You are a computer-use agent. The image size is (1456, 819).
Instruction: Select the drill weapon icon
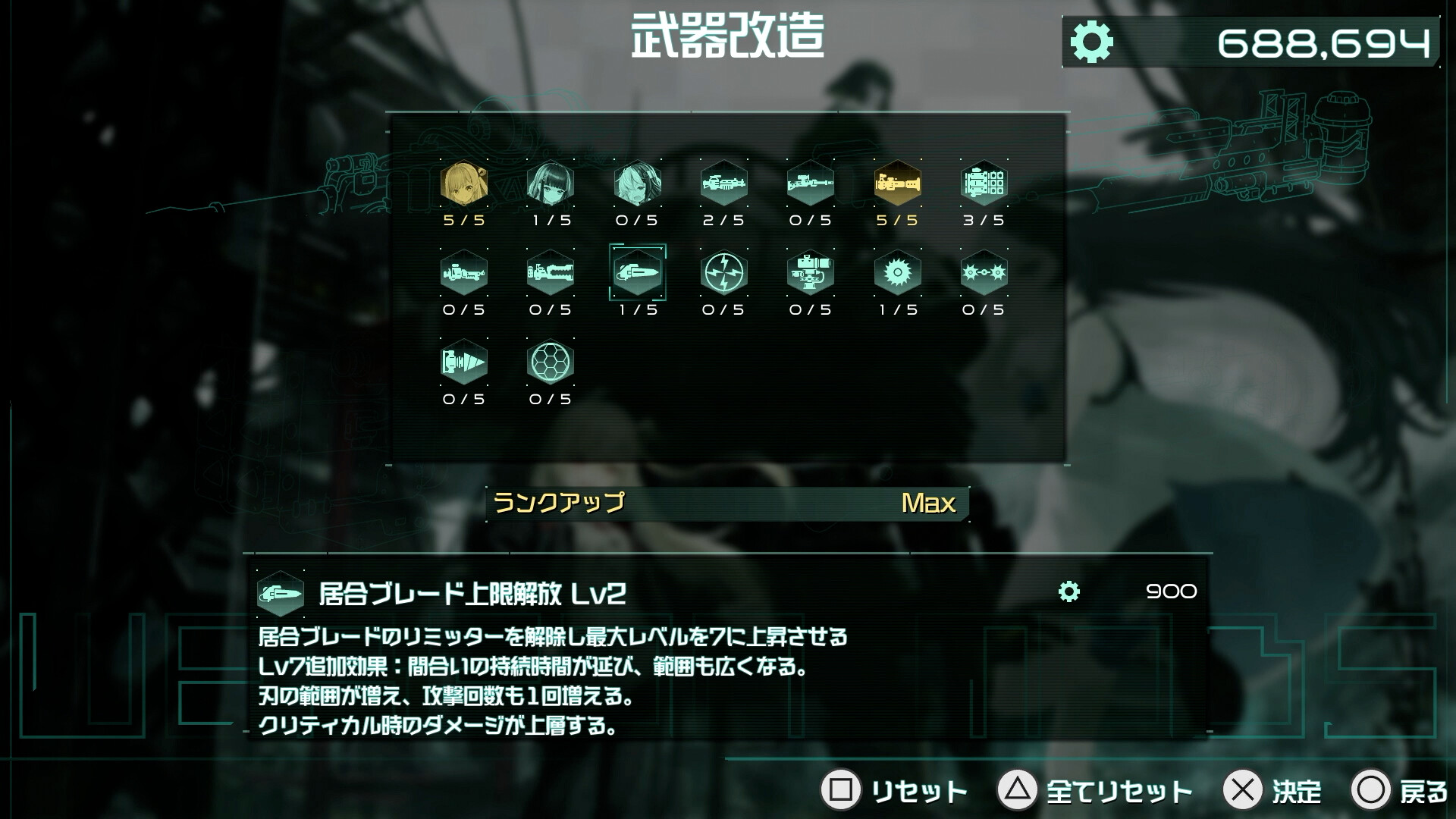pyautogui.click(x=465, y=362)
